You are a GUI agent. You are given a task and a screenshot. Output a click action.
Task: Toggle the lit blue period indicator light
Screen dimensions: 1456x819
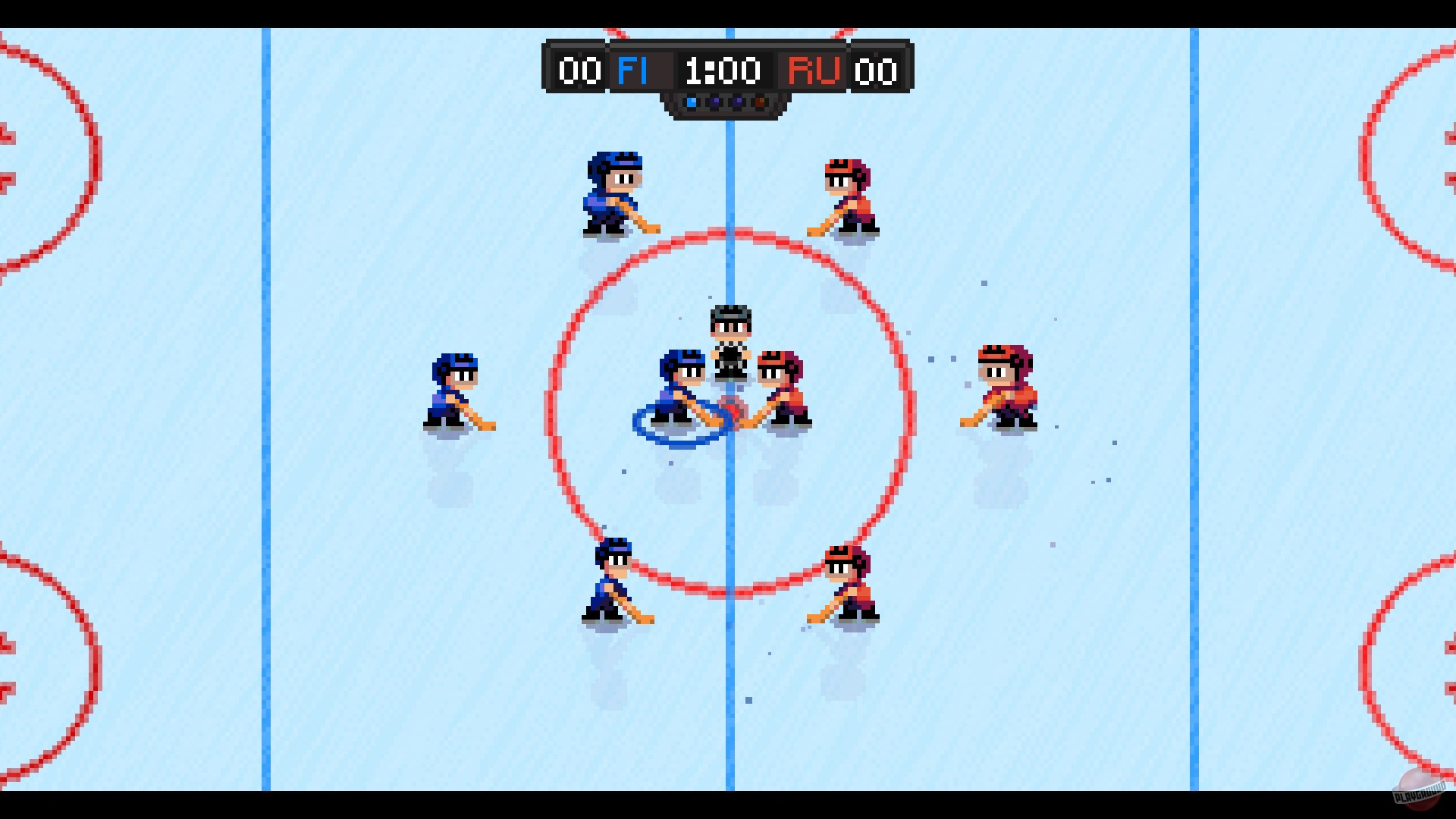pos(692,102)
